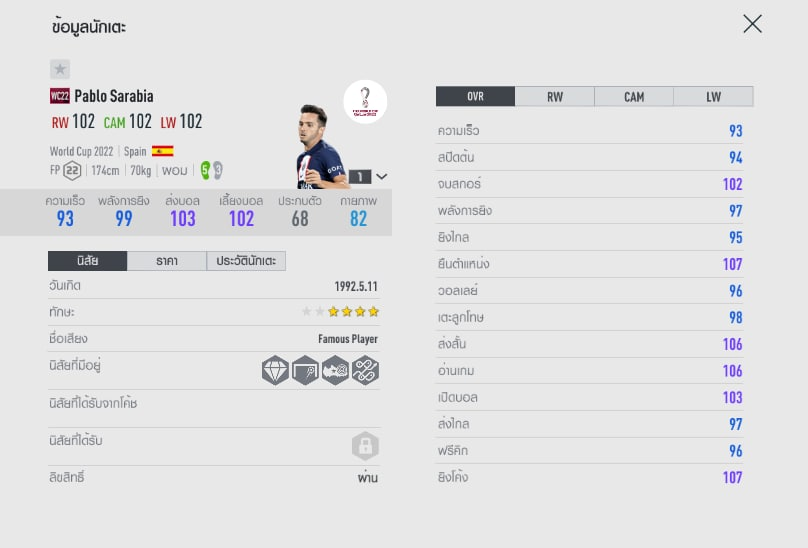The width and height of the screenshot is (808, 548).
Task: Click the diamond trait icon
Action: (x=275, y=370)
